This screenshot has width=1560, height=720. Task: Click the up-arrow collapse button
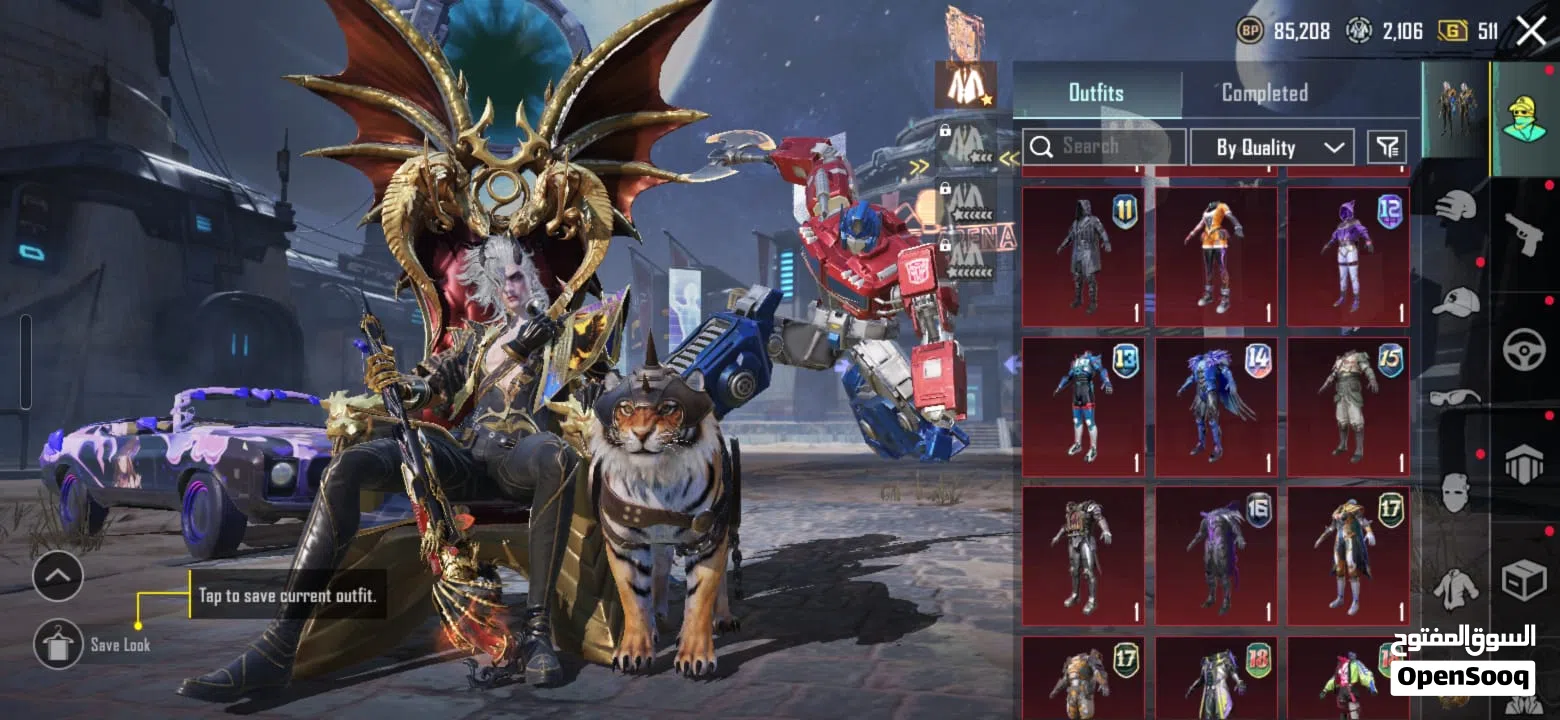pyautogui.click(x=58, y=576)
